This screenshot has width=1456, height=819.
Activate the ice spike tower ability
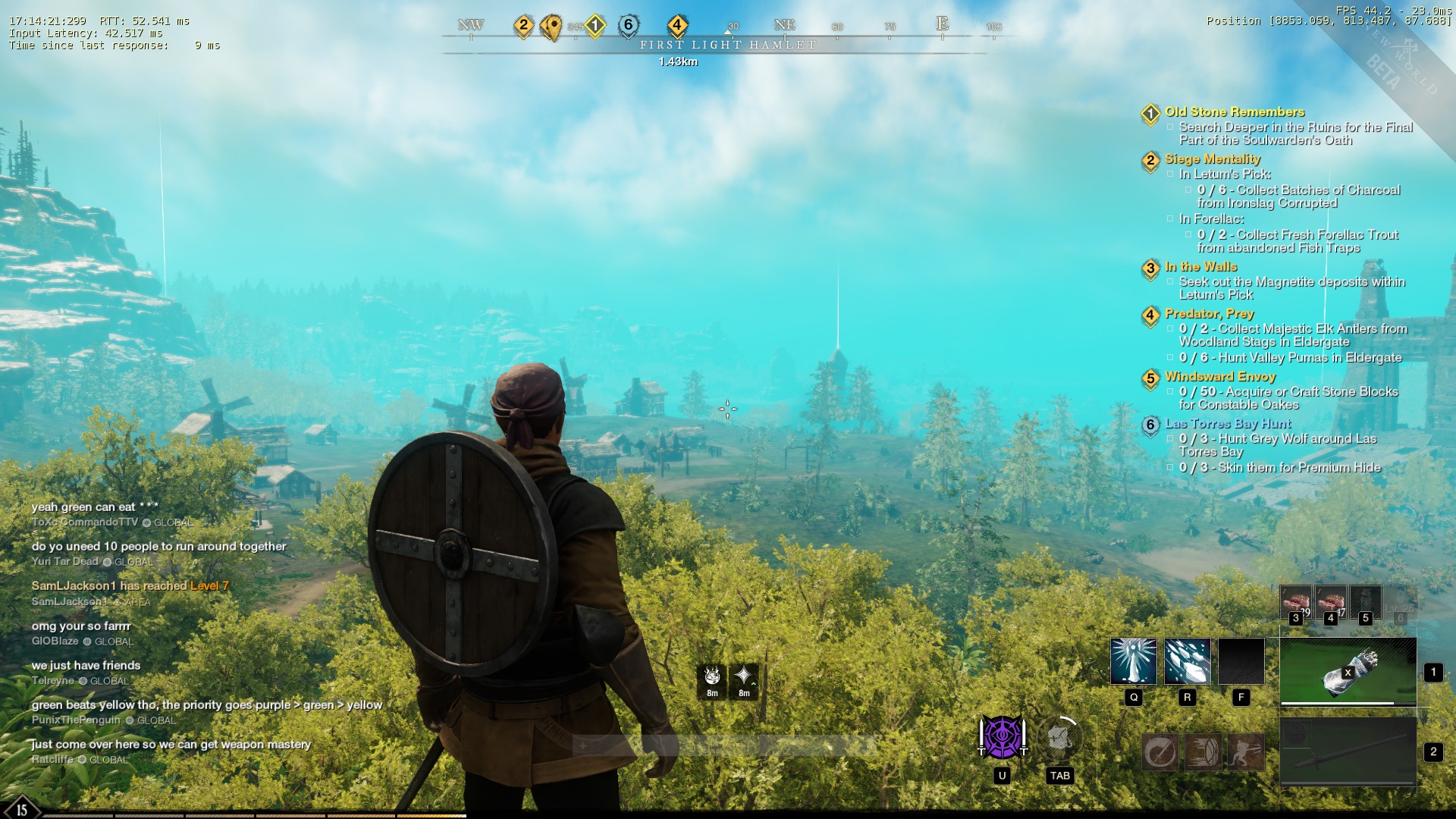click(x=1134, y=661)
